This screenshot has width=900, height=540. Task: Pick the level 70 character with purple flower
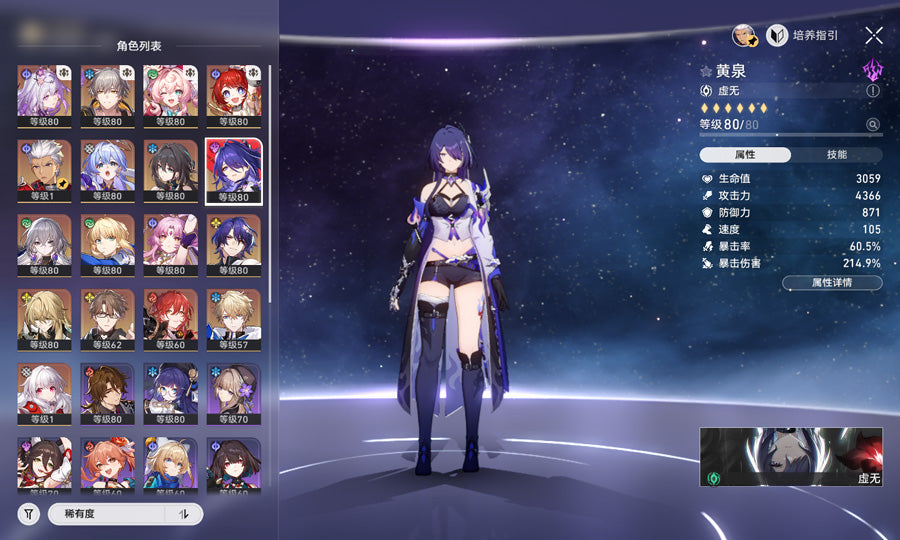point(234,392)
